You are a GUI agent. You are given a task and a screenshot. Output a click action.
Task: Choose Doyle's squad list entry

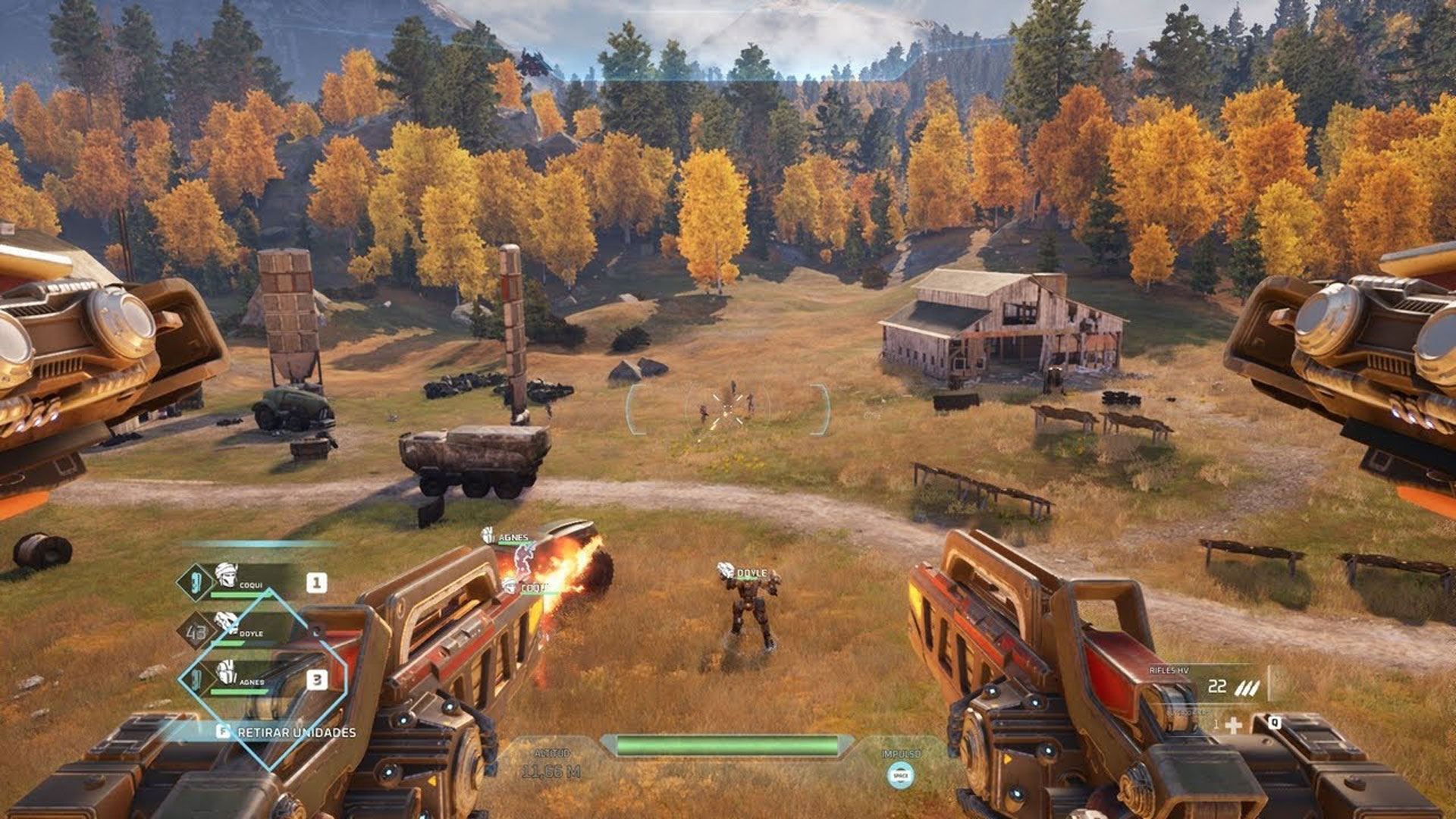click(x=250, y=631)
